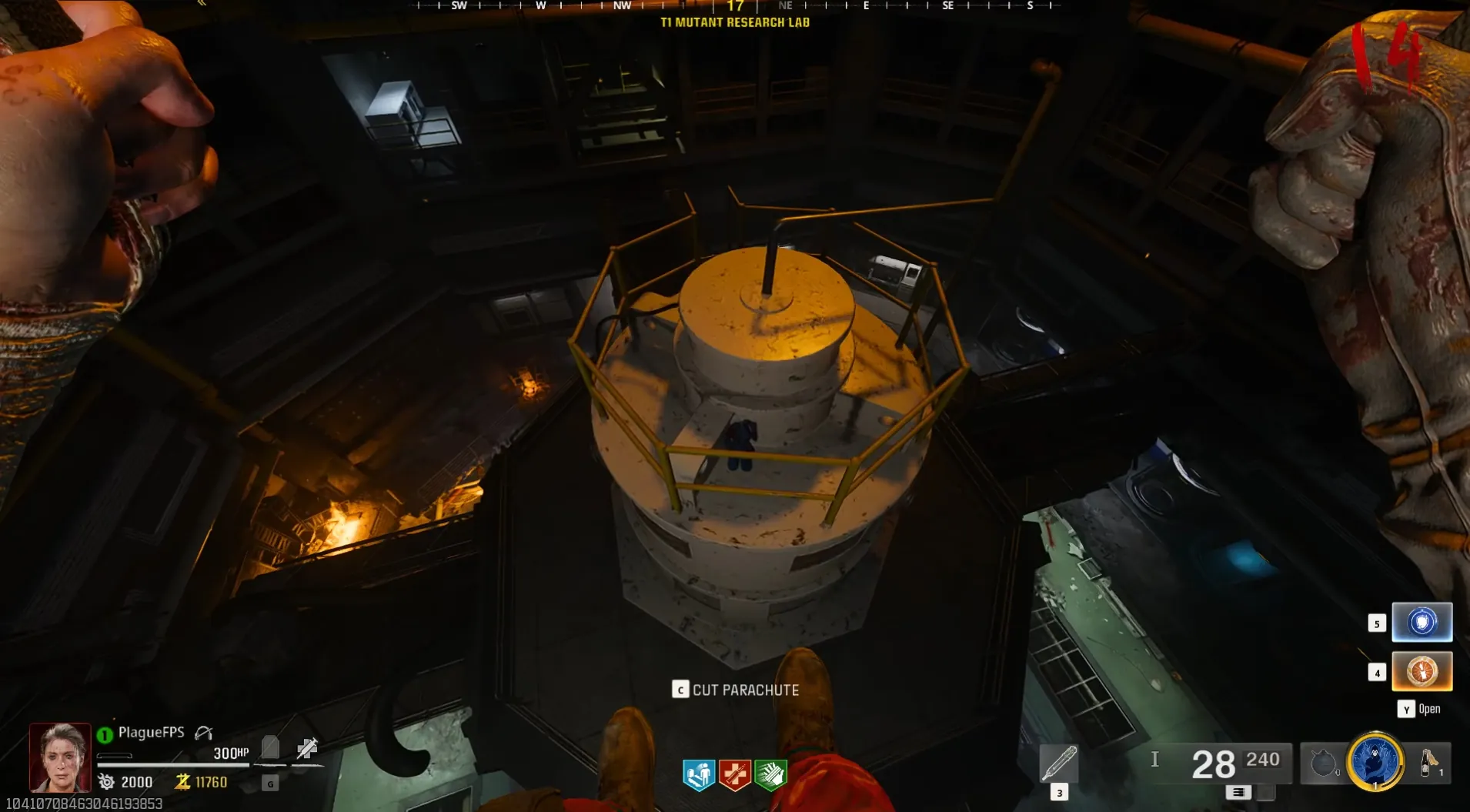Image resolution: width=1470 pixels, height=812 pixels.
Task: Select the round tactical grenade slot
Action: tap(1322, 764)
